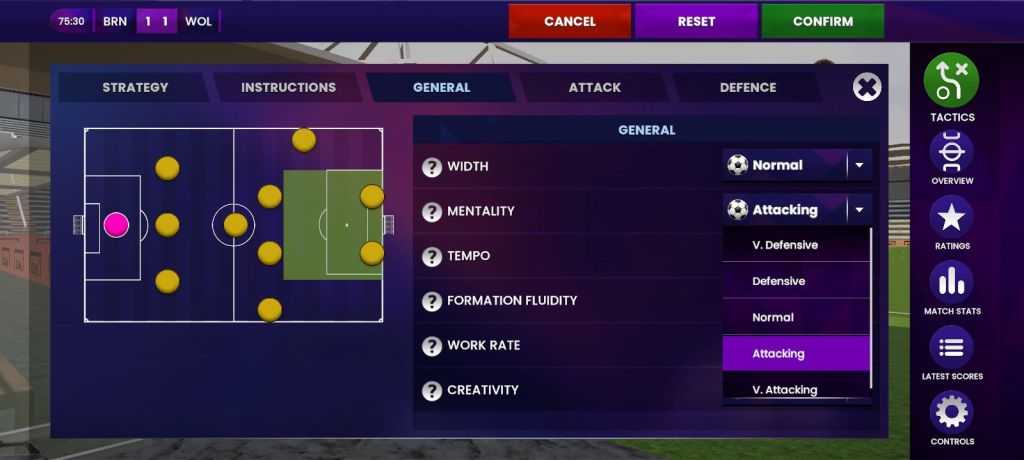Choose V. Defensive mentality option
Screen dimensions: 1024x460
pos(785,245)
